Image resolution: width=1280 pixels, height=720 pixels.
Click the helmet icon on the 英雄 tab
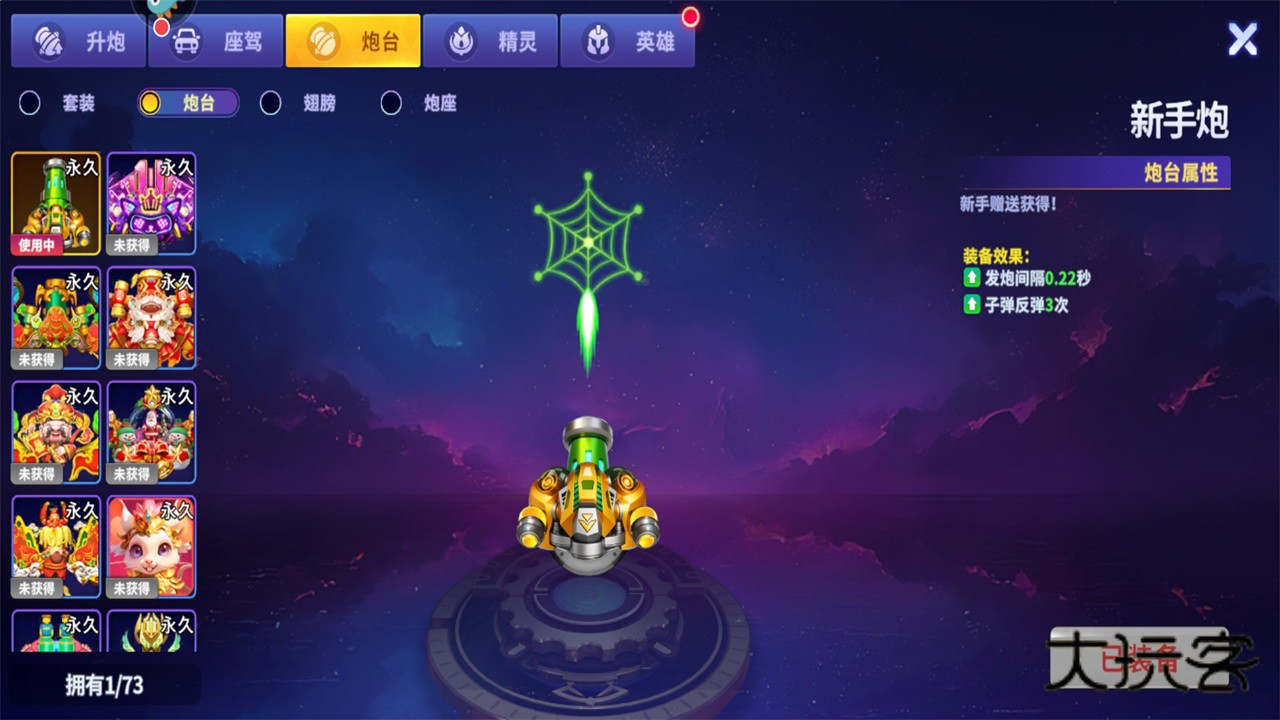pos(597,42)
